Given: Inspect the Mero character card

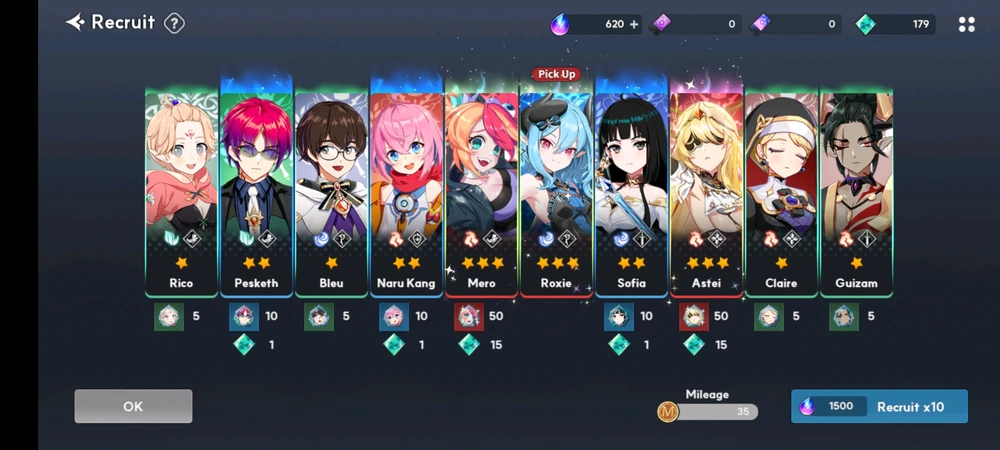Looking at the screenshot, I should pos(481,190).
